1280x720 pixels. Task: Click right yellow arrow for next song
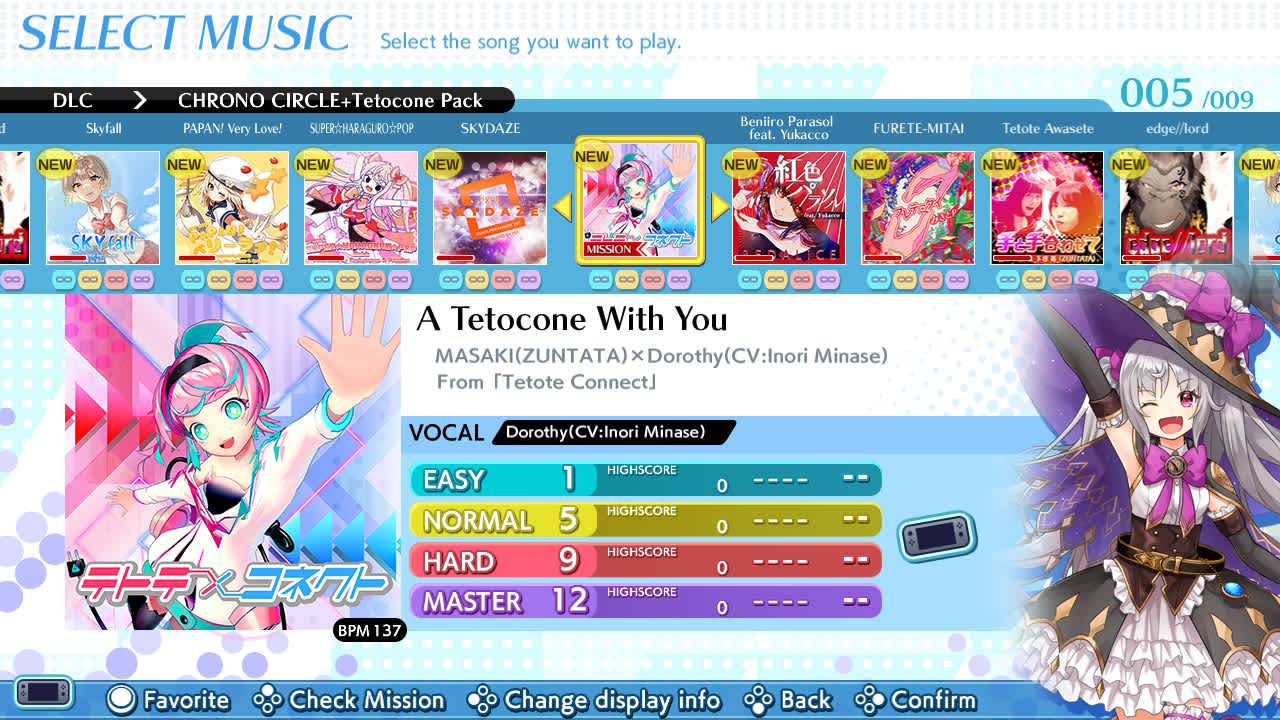pyautogui.click(x=719, y=206)
